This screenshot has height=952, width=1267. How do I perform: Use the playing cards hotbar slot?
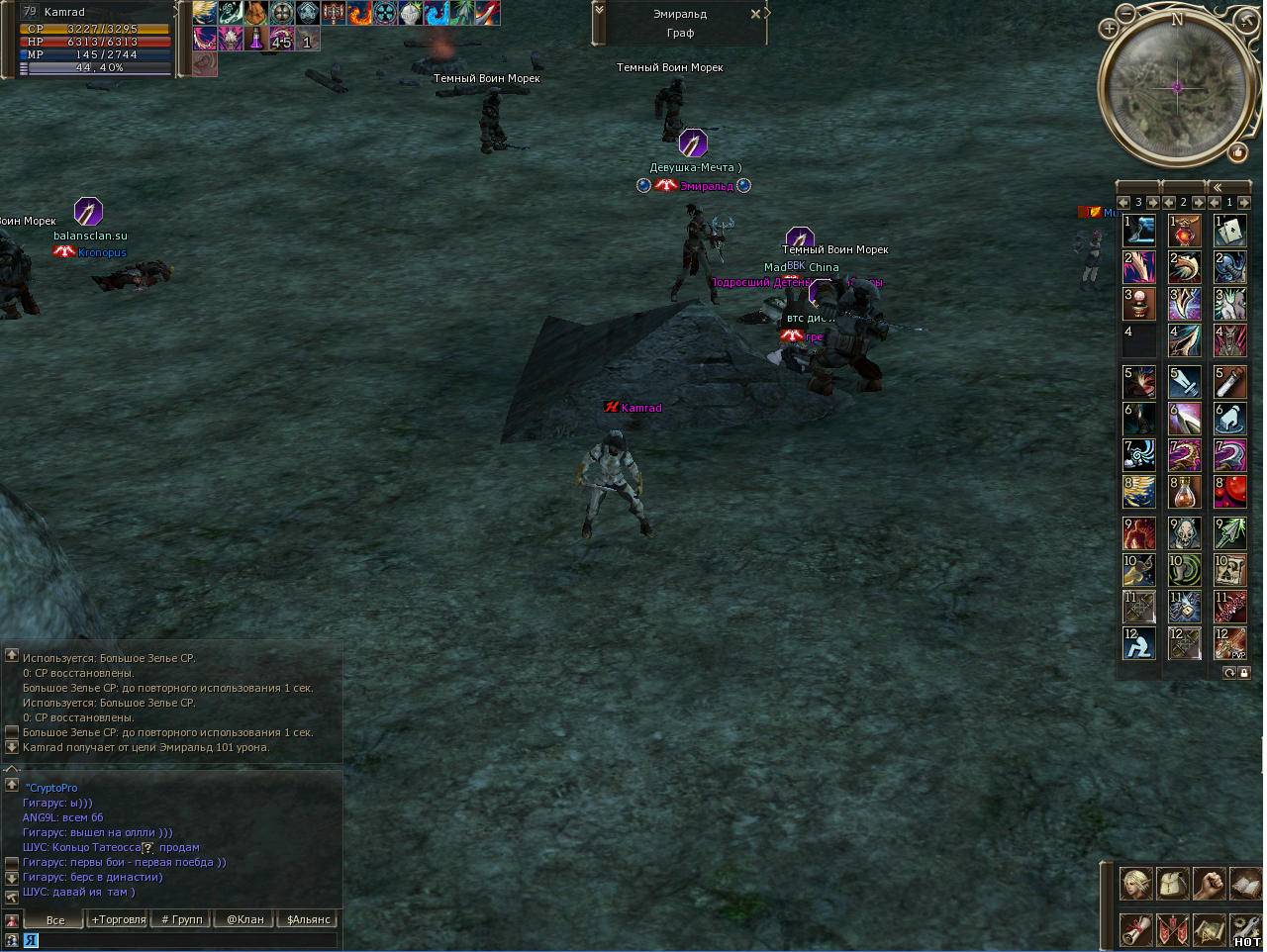coord(1230,231)
